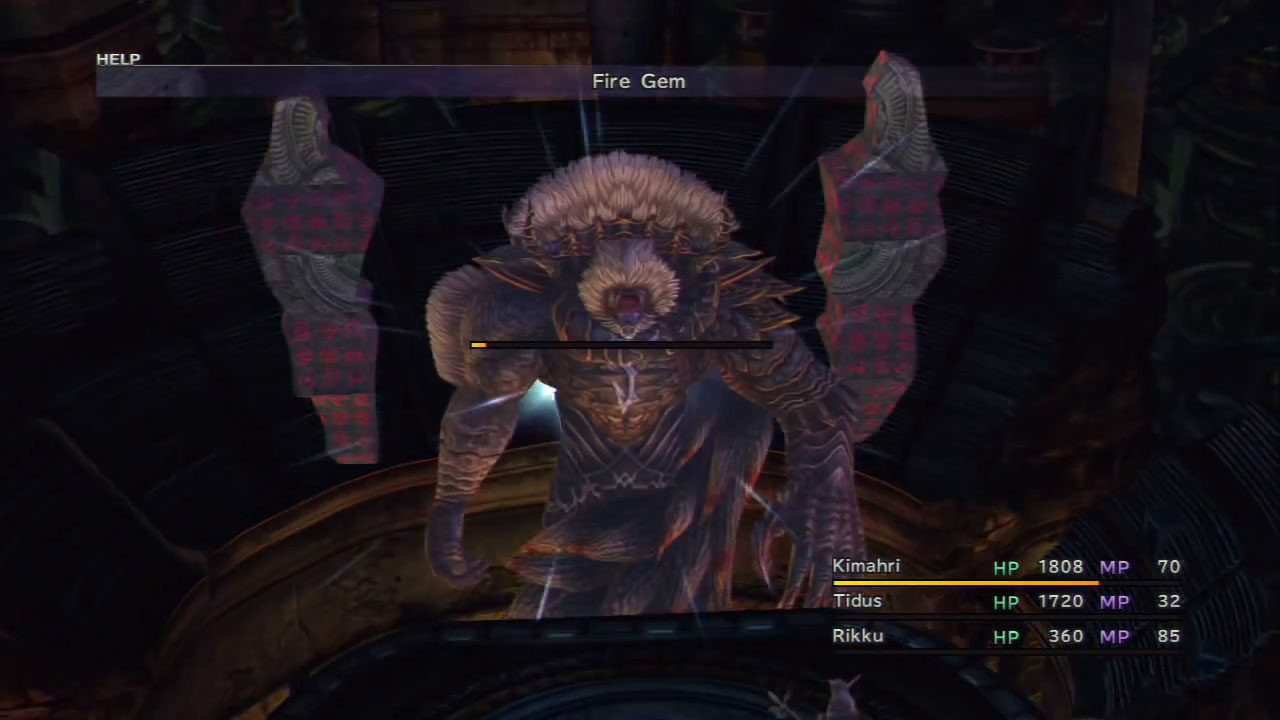Choose Tidus in the party list

click(1005, 601)
